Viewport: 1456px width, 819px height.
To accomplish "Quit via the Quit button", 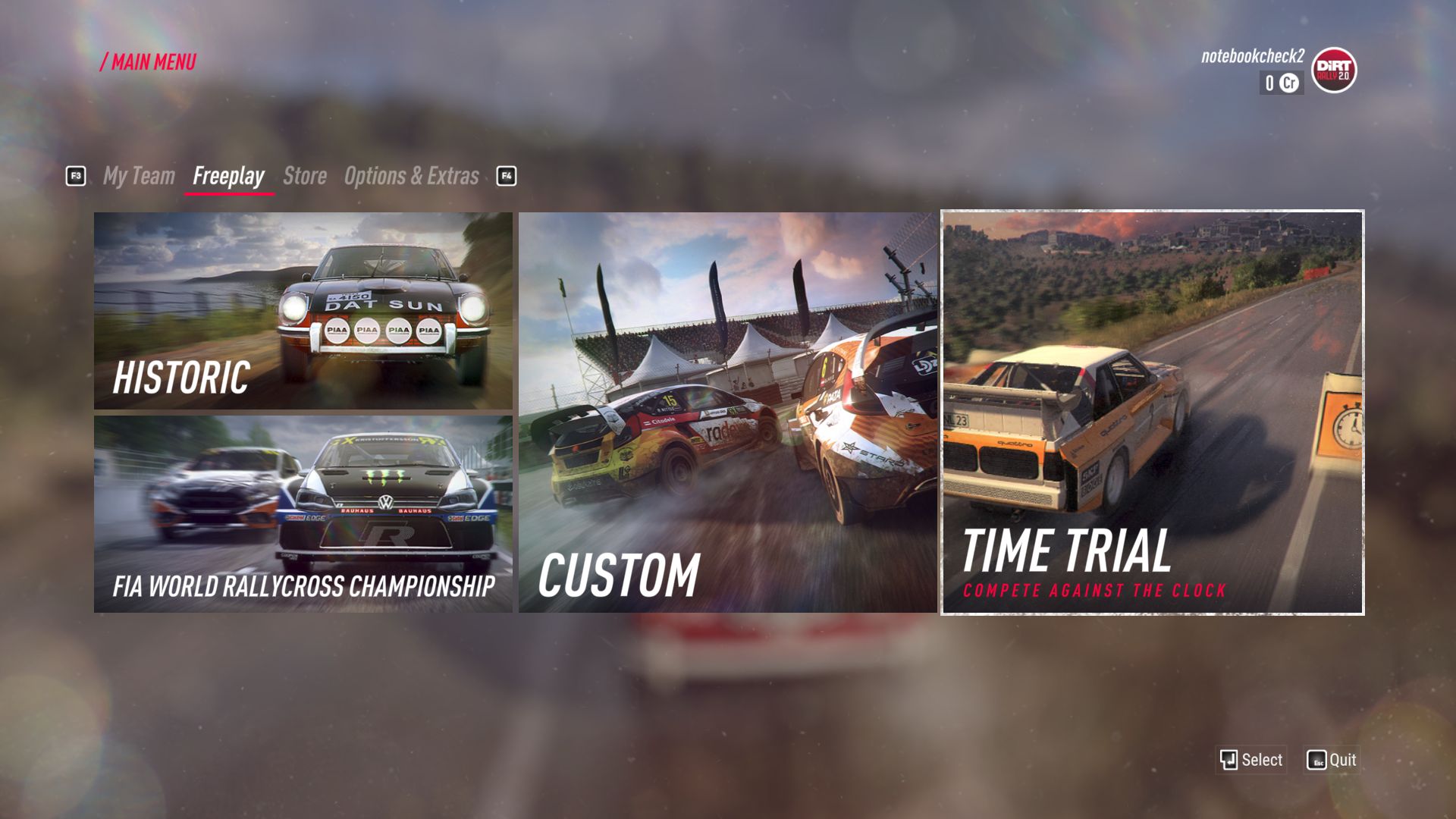I will click(x=1332, y=760).
